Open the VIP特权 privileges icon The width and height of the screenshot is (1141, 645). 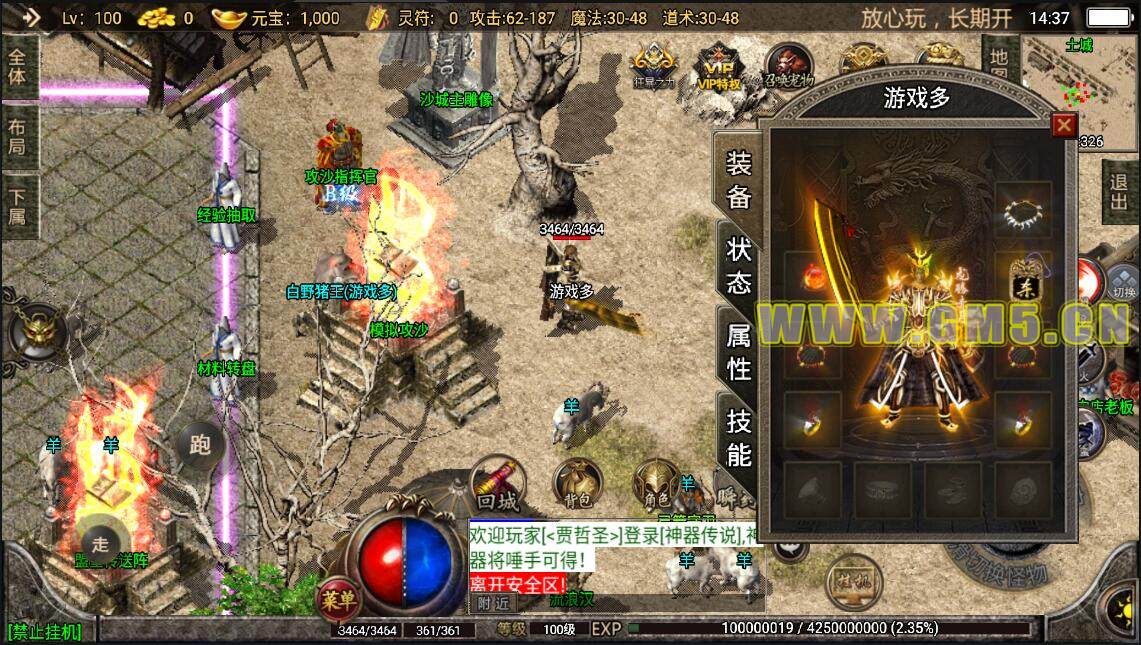pos(720,68)
